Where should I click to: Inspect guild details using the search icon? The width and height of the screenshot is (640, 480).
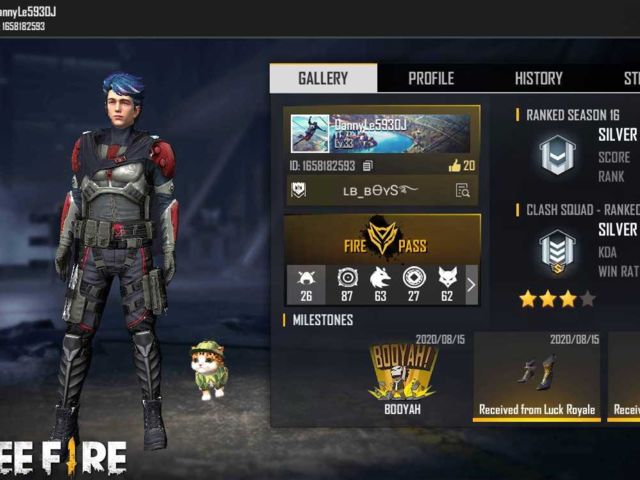462,190
